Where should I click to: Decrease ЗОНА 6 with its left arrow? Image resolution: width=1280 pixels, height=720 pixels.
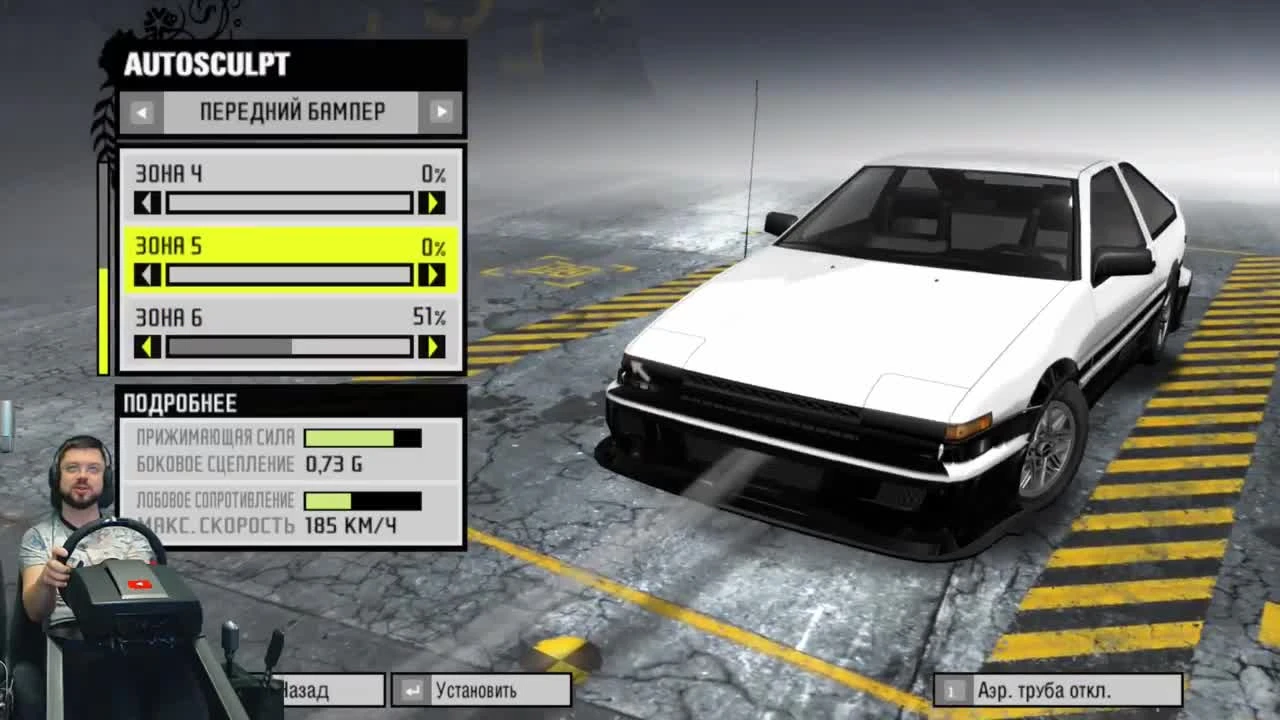click(x=148, y=347)
